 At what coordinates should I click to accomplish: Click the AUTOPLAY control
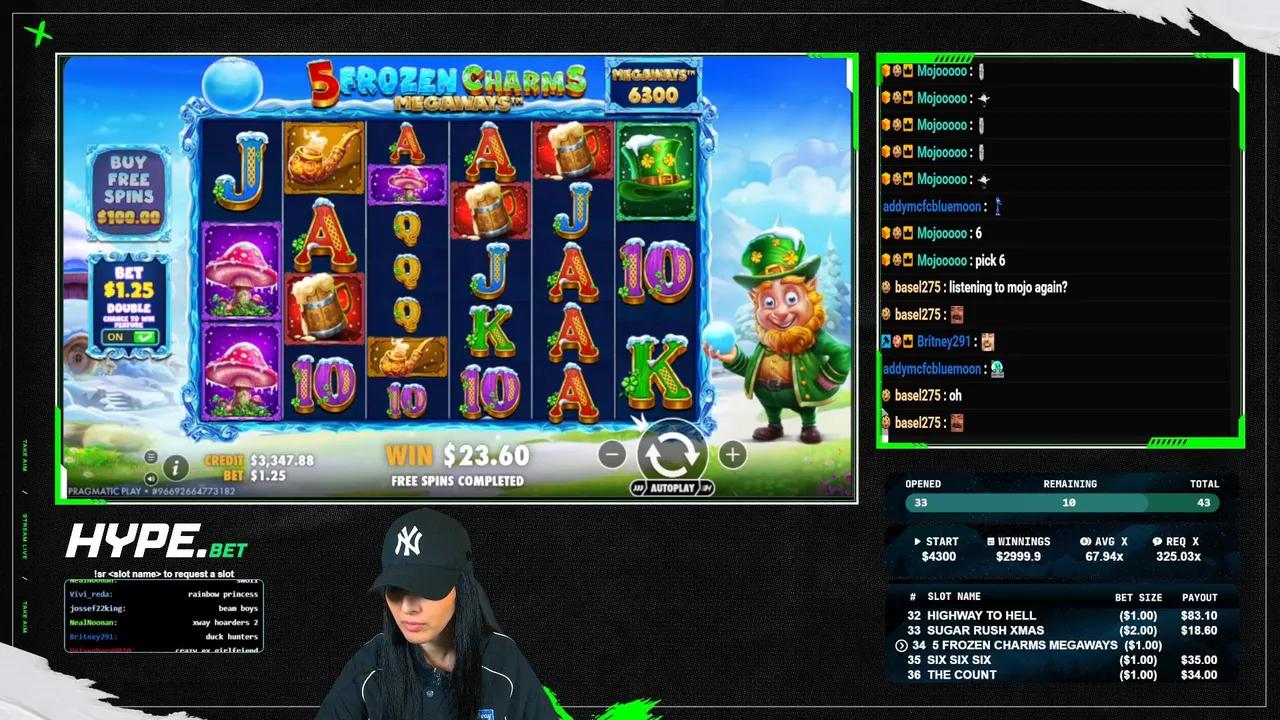click(x=672, y=488)
